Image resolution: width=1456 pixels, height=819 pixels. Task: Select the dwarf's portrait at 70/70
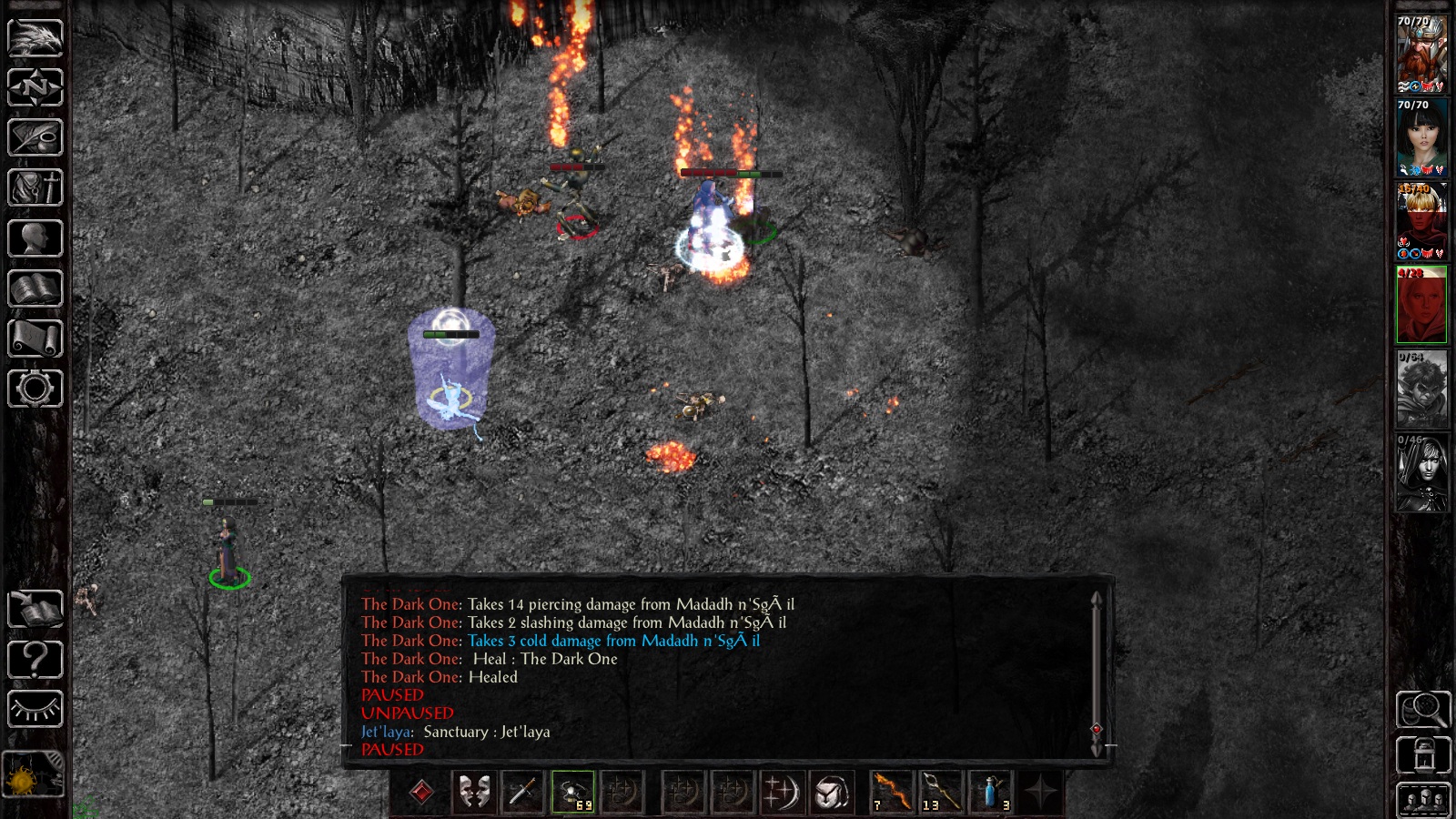(x=1421, y=50)
